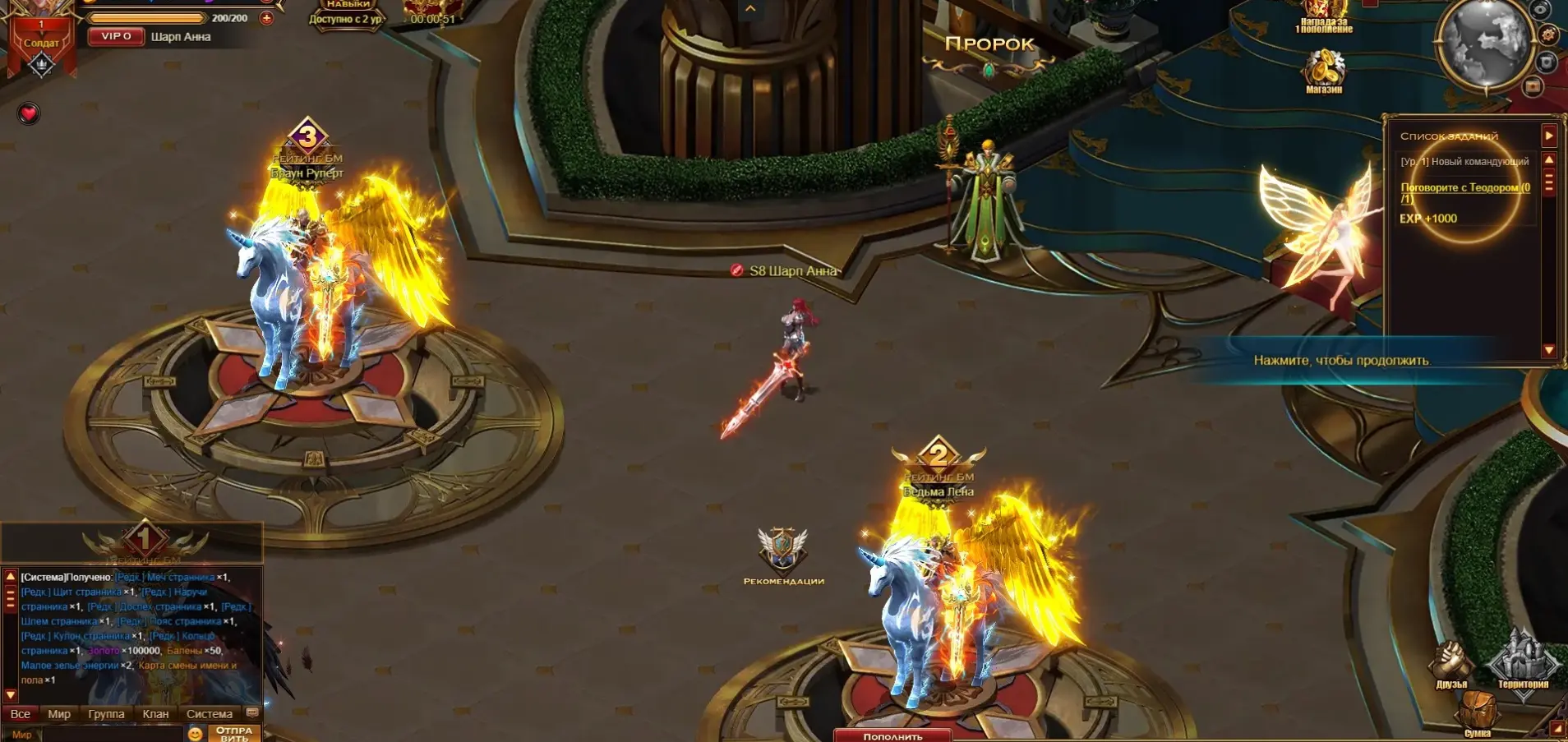Open the Магазин shop icon
This screenshot has width=1568, height=742.
tap(1324, 71)
